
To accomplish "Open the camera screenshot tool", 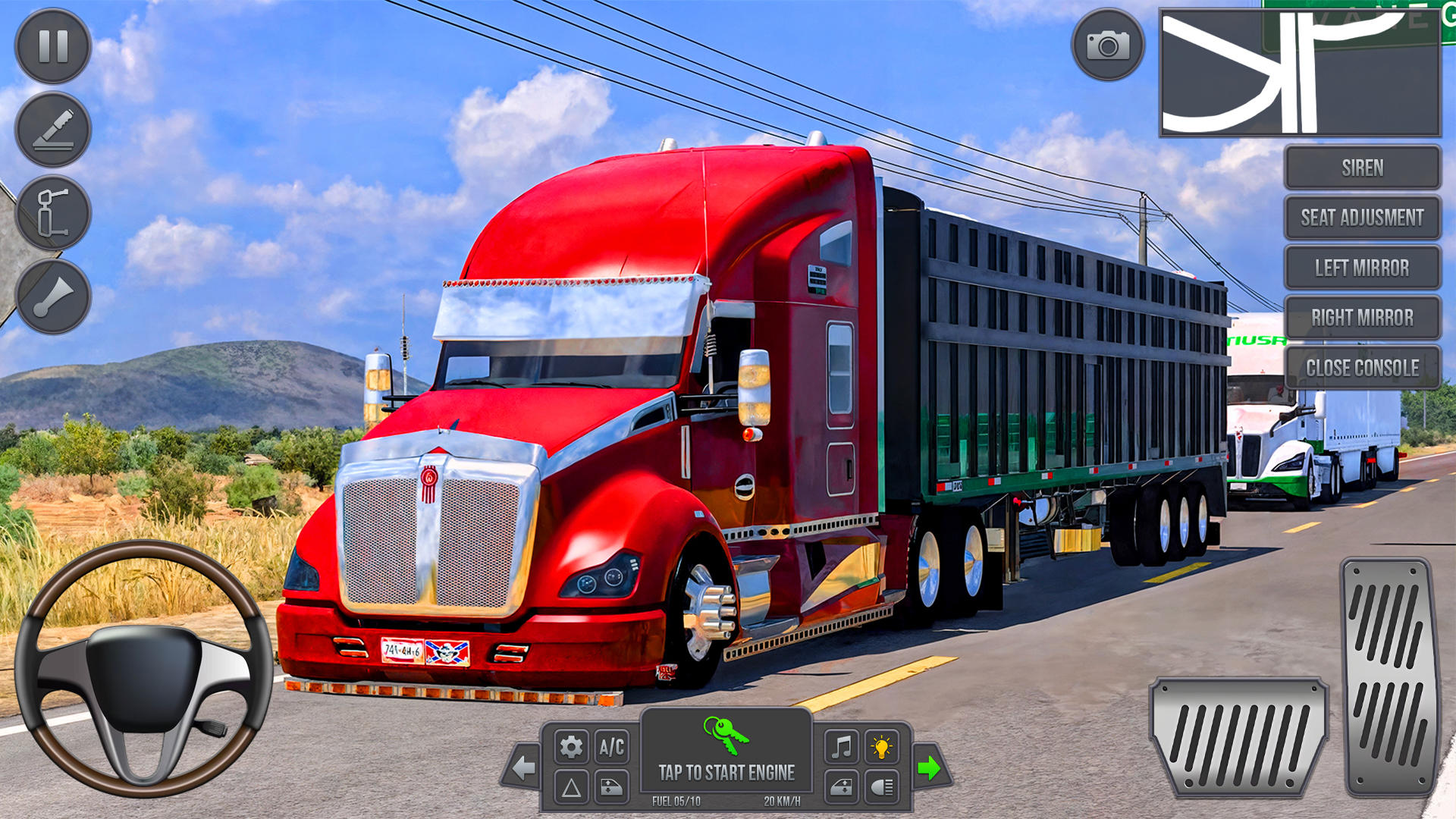I will pyautogui.click(x=1109, y=45).
